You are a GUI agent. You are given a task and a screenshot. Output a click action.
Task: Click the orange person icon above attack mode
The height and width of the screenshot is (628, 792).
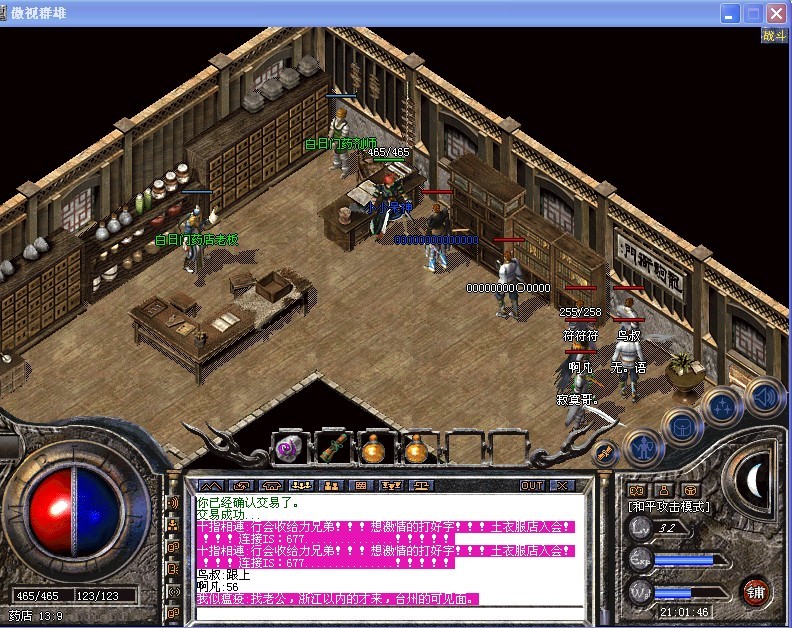coord(662,490)
